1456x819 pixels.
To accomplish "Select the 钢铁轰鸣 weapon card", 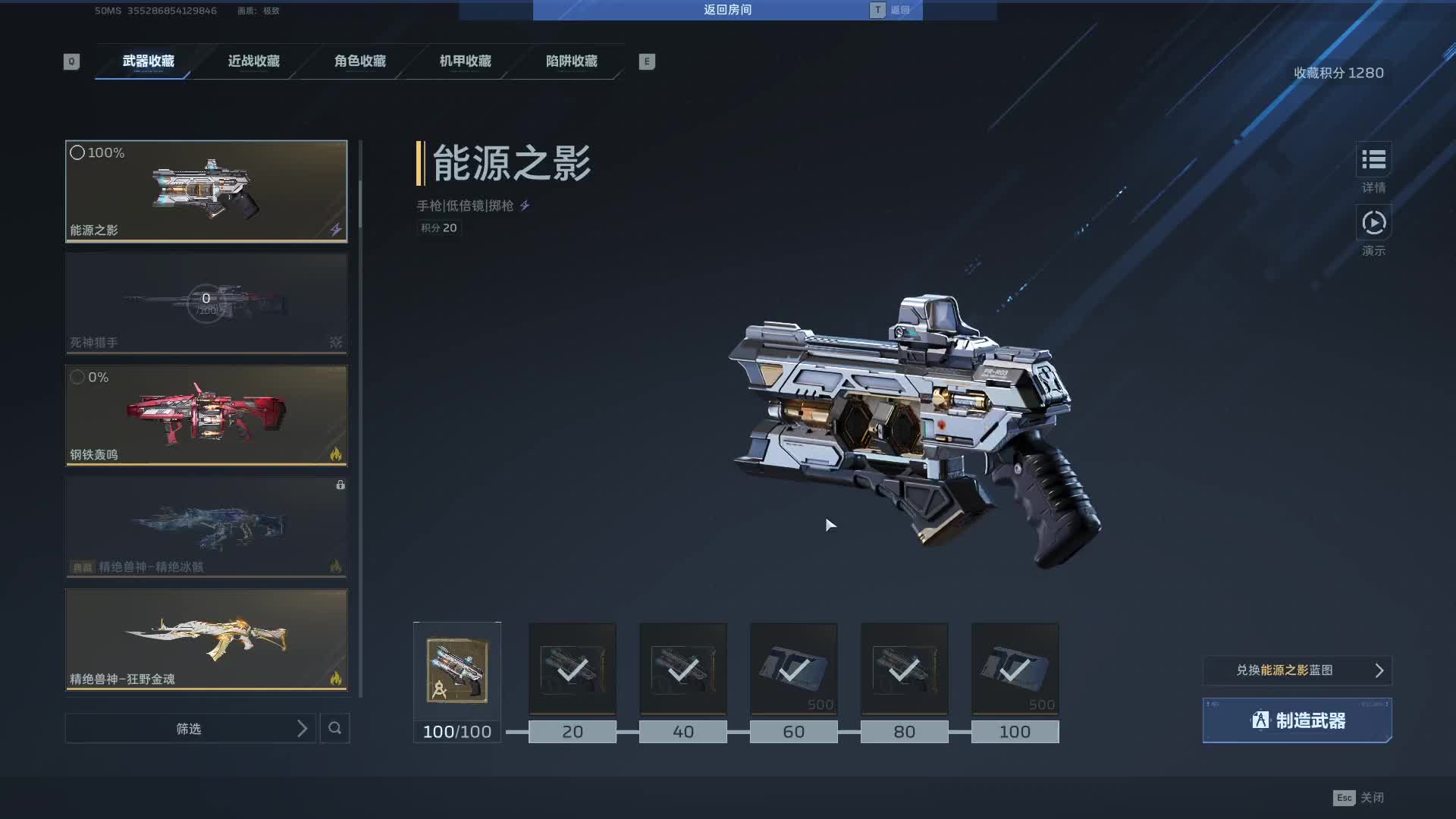I will pos(206,416).
